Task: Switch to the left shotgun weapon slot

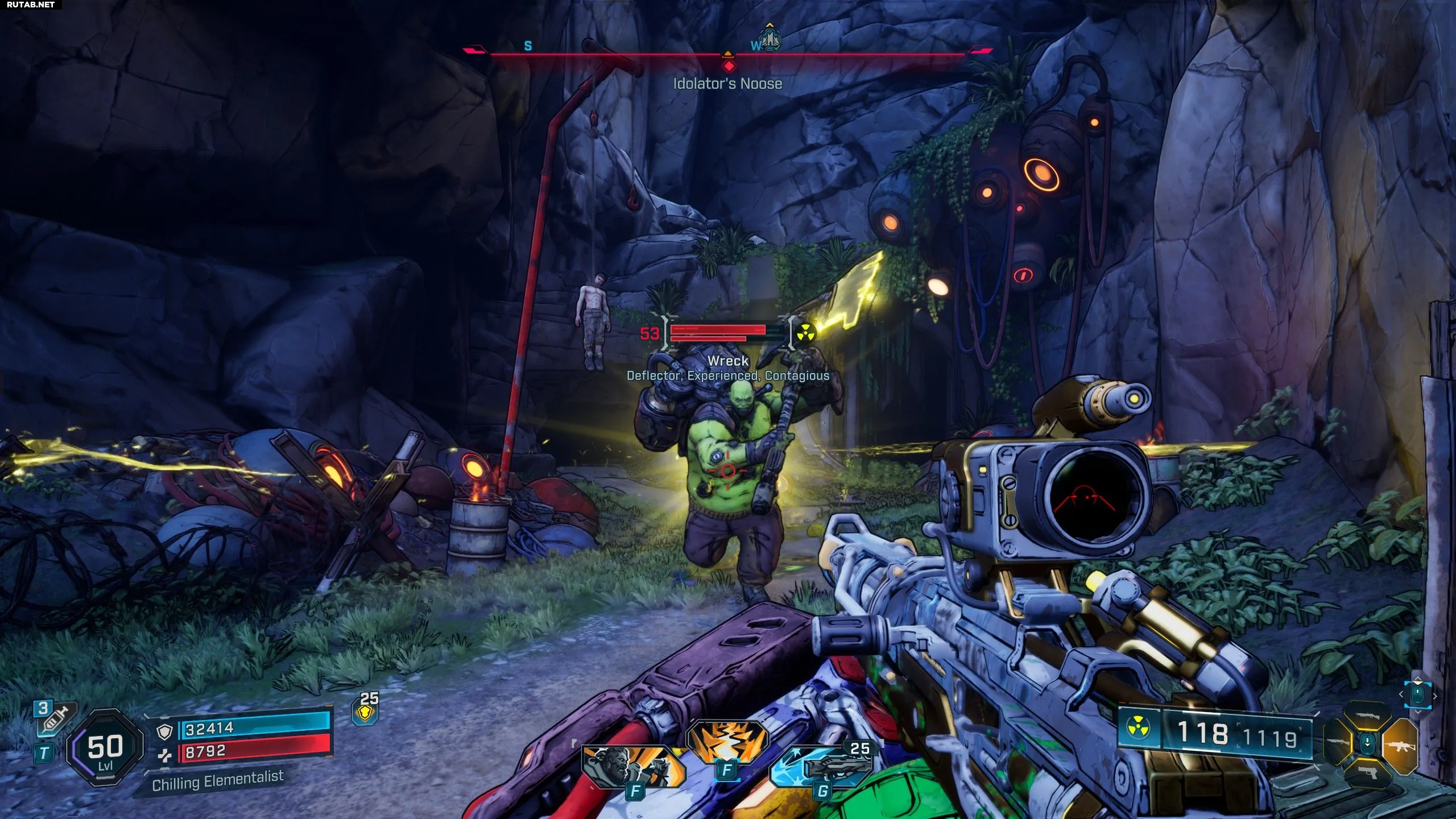Action: pyautogui.click(x=1337, y=742)
